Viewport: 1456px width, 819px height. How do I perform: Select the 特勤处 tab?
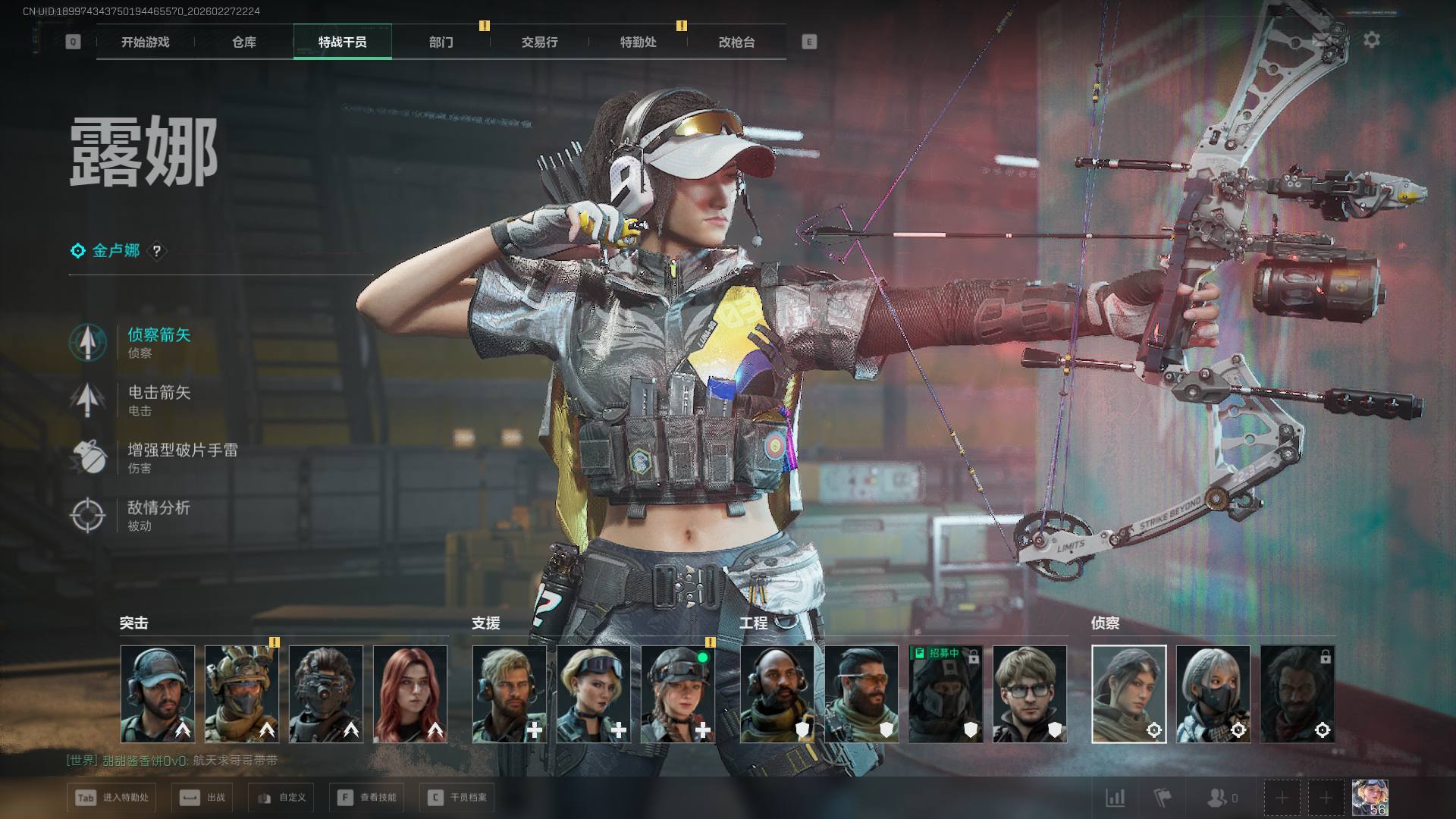pyautogui.click(x=638, y=42)
